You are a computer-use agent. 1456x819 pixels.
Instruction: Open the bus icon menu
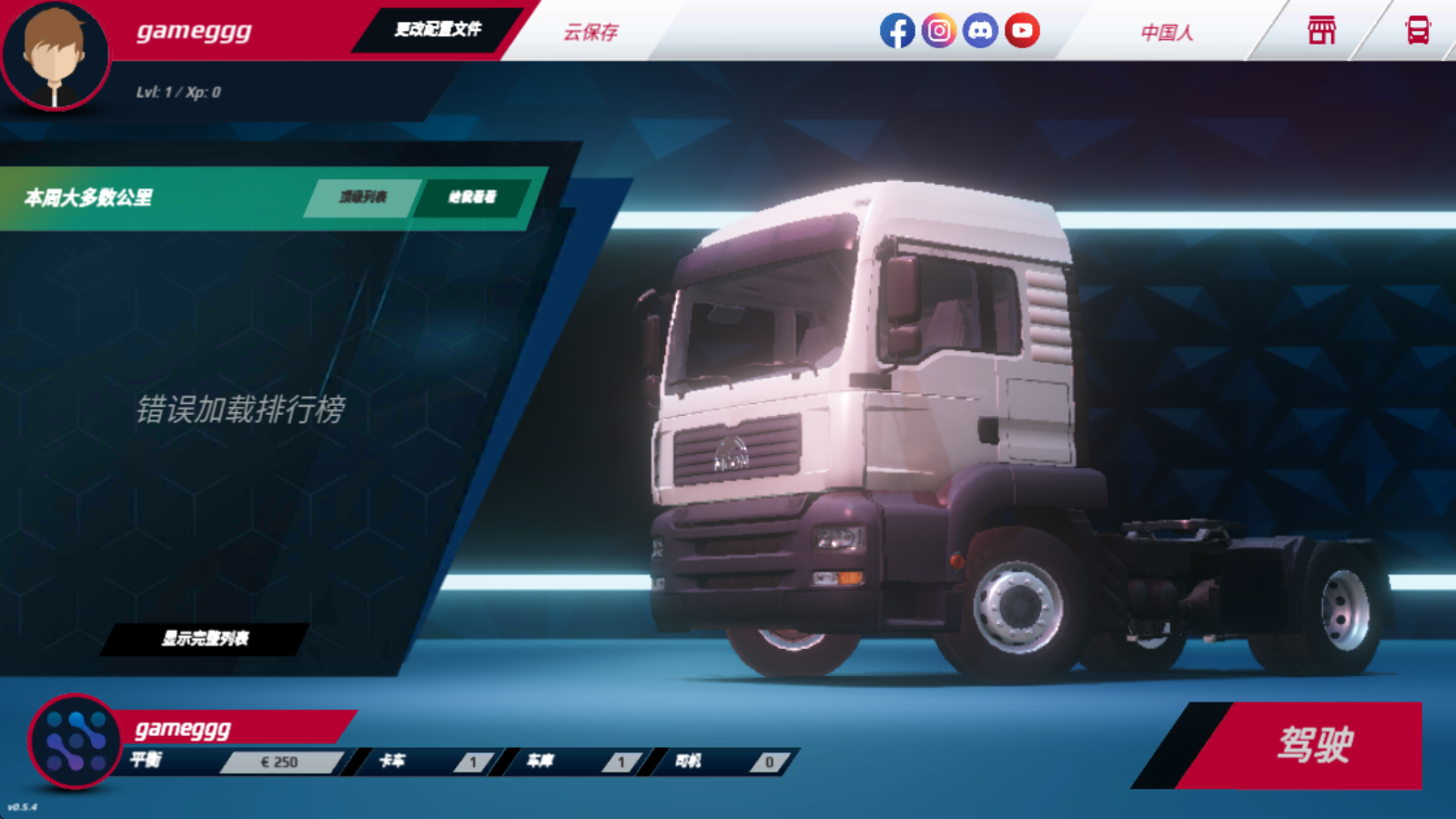pos(1417,31)
